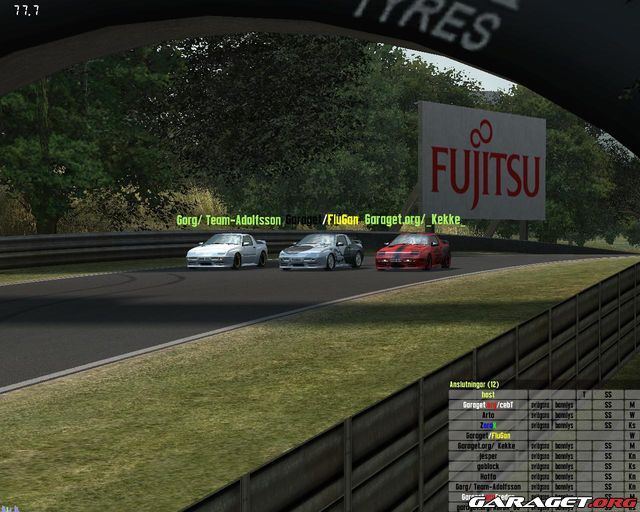Choose player jesper in the connections list

pos(487,456)
